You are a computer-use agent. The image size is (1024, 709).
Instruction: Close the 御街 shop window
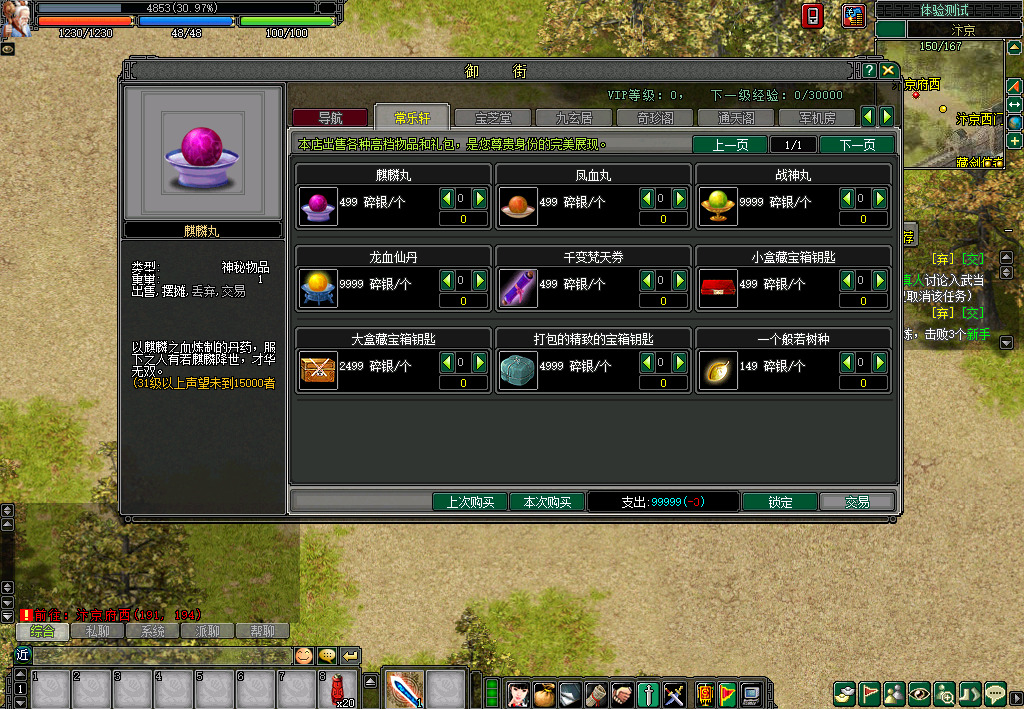tap(888, 70)
